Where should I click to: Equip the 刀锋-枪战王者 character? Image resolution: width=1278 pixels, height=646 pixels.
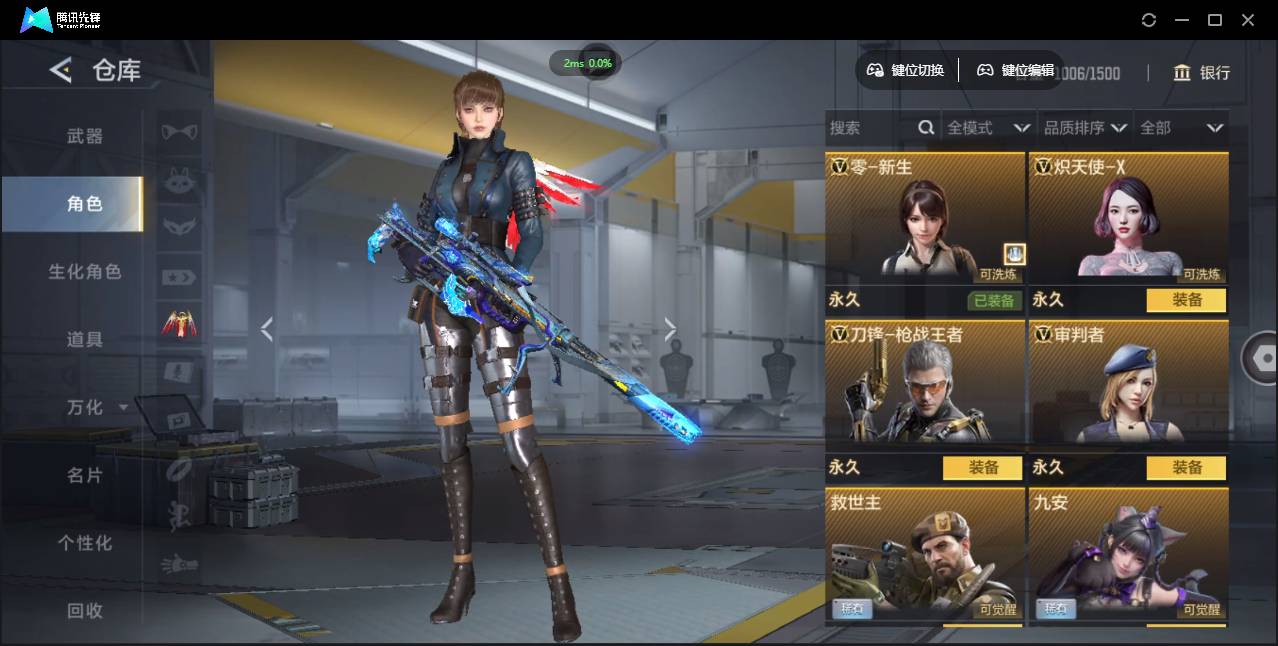pyautogui.click(x=982, y=468)
